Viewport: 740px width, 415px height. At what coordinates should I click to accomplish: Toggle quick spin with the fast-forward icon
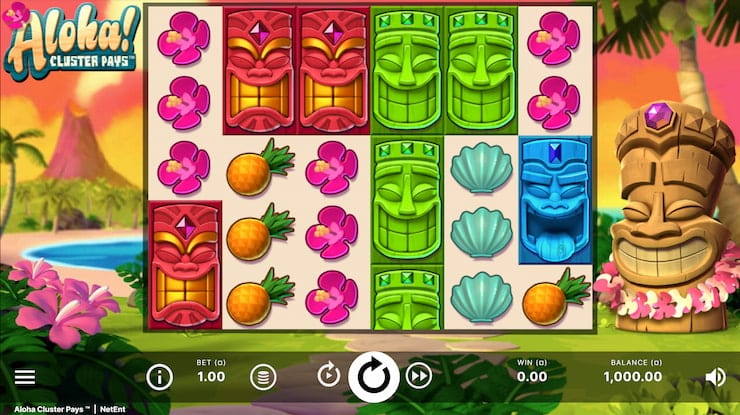point(420,376)
